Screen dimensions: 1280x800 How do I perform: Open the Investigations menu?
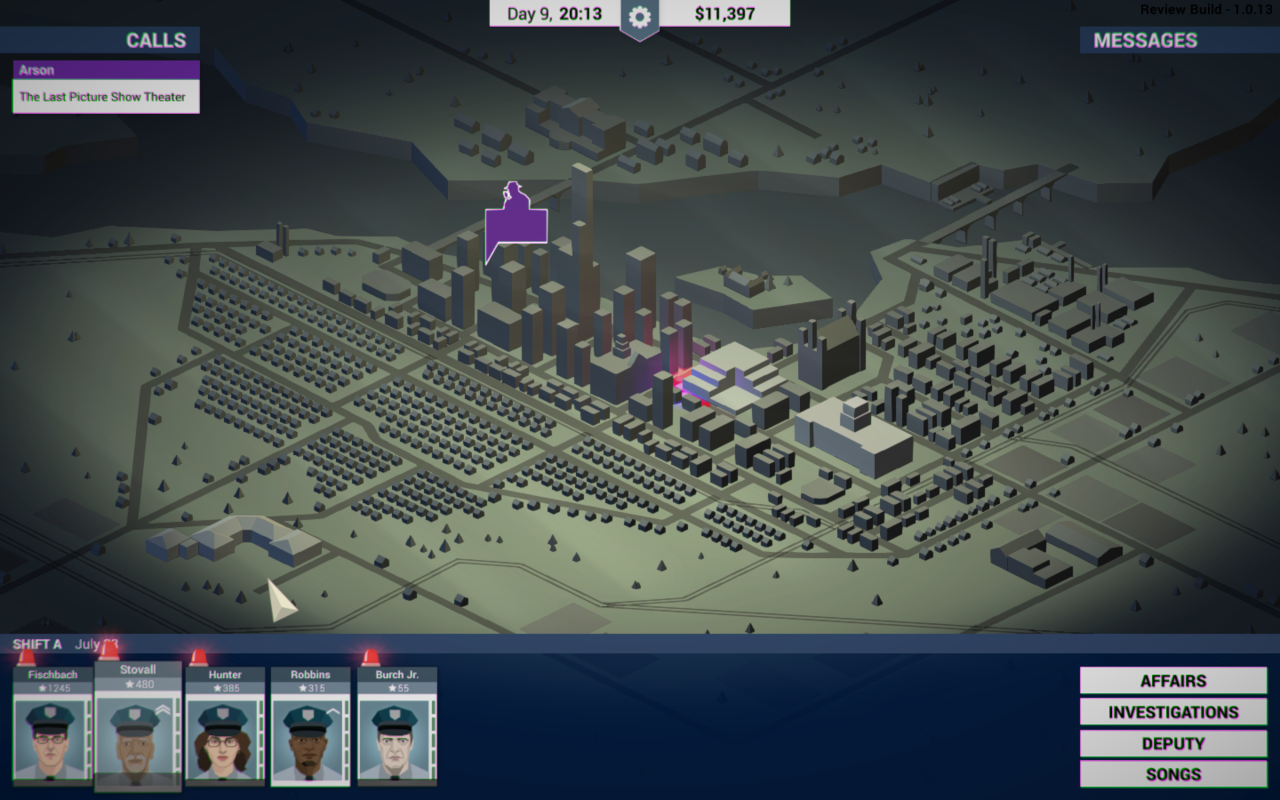[1173, 712]
